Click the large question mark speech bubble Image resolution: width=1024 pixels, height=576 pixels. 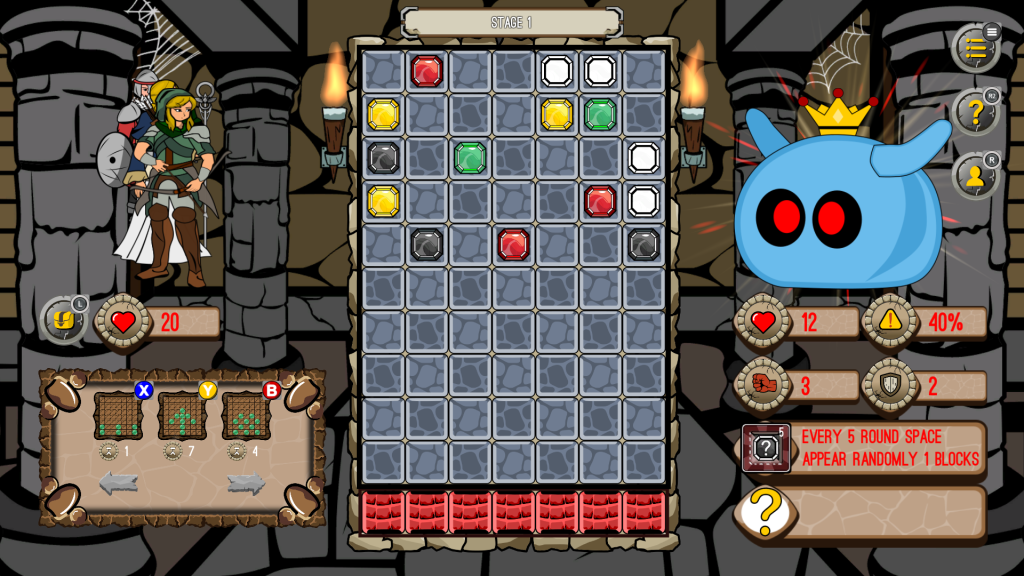[x=765, y=512]
